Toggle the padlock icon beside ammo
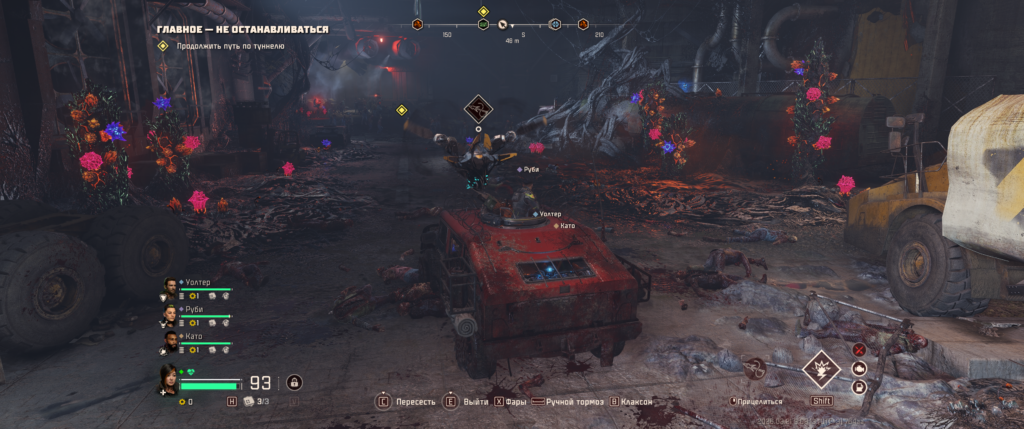Image resolution: width=1024 pixels, height=429 pixels. tap(294, 381)
